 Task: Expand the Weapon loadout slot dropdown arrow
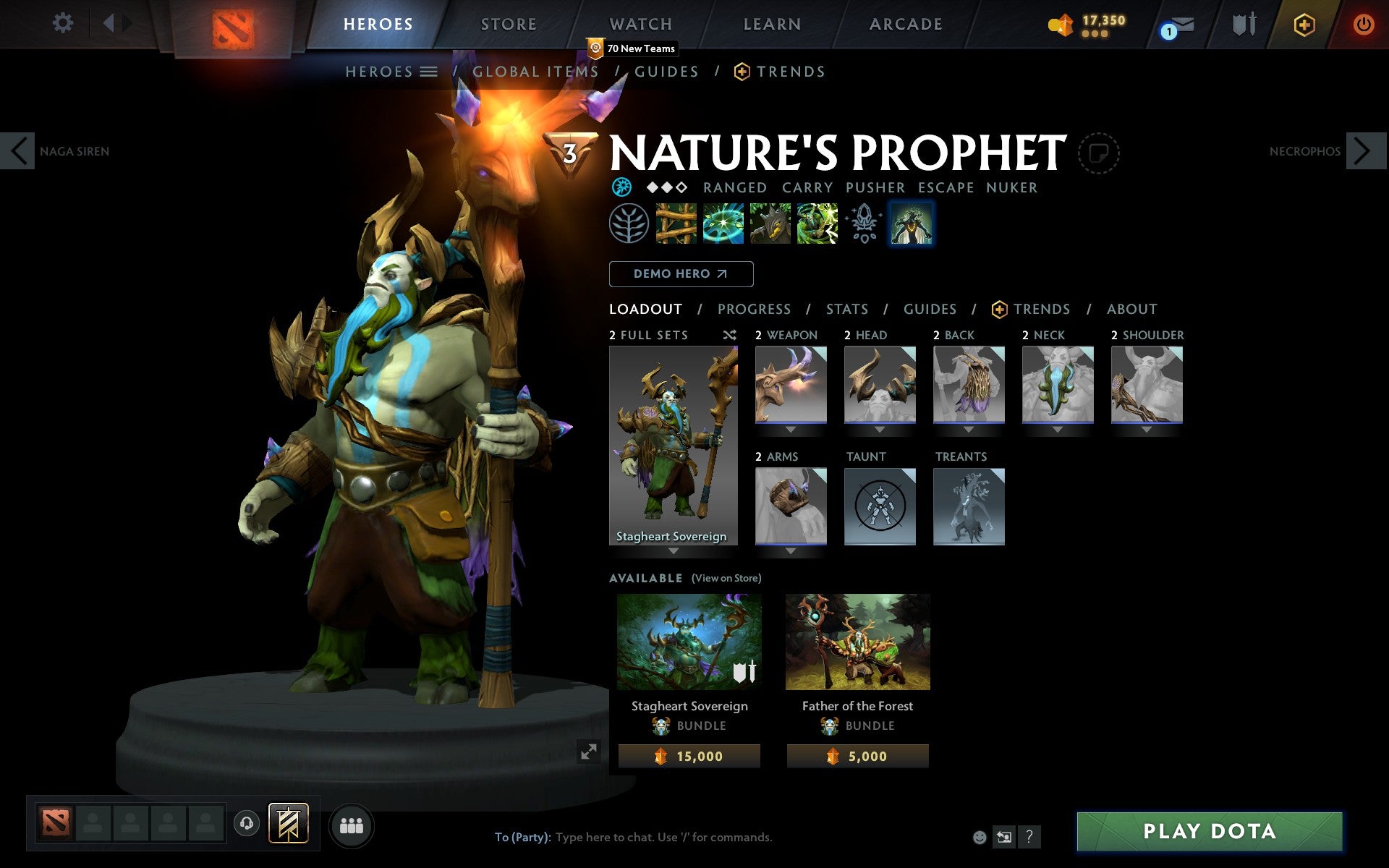click(790, 428)
